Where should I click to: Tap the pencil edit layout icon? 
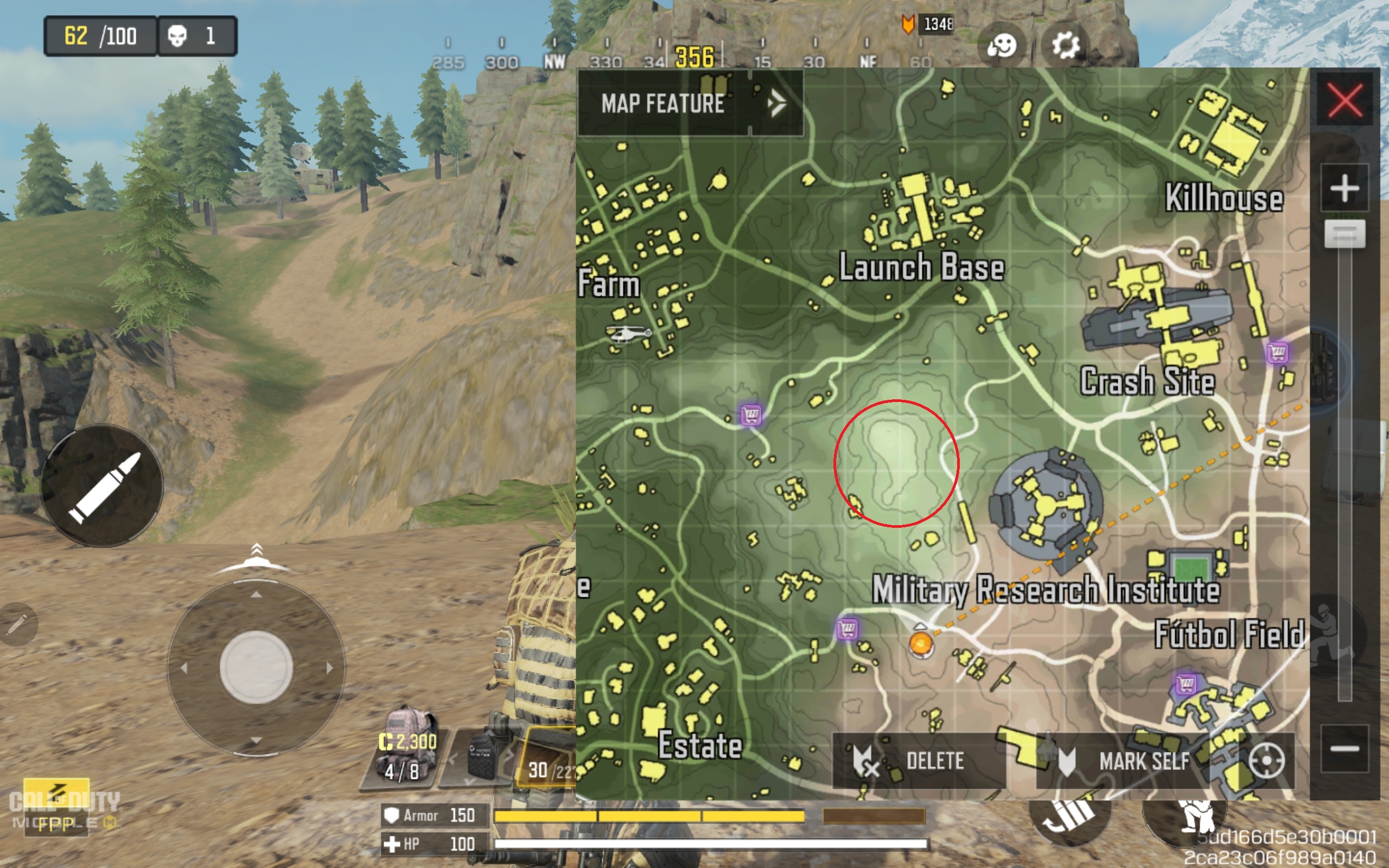click(17, 624)
